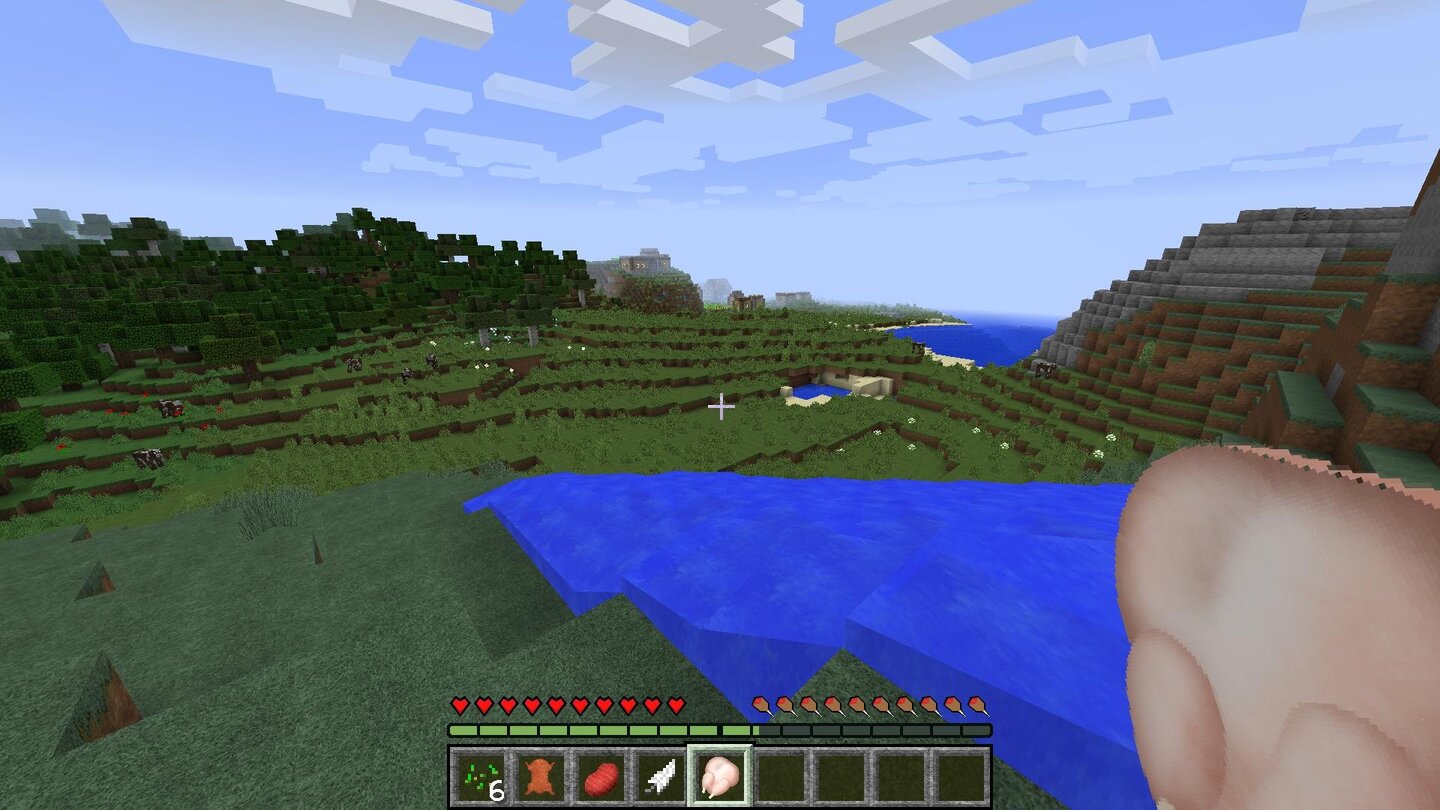Click the green experience bar

click(x=600, y=729)
